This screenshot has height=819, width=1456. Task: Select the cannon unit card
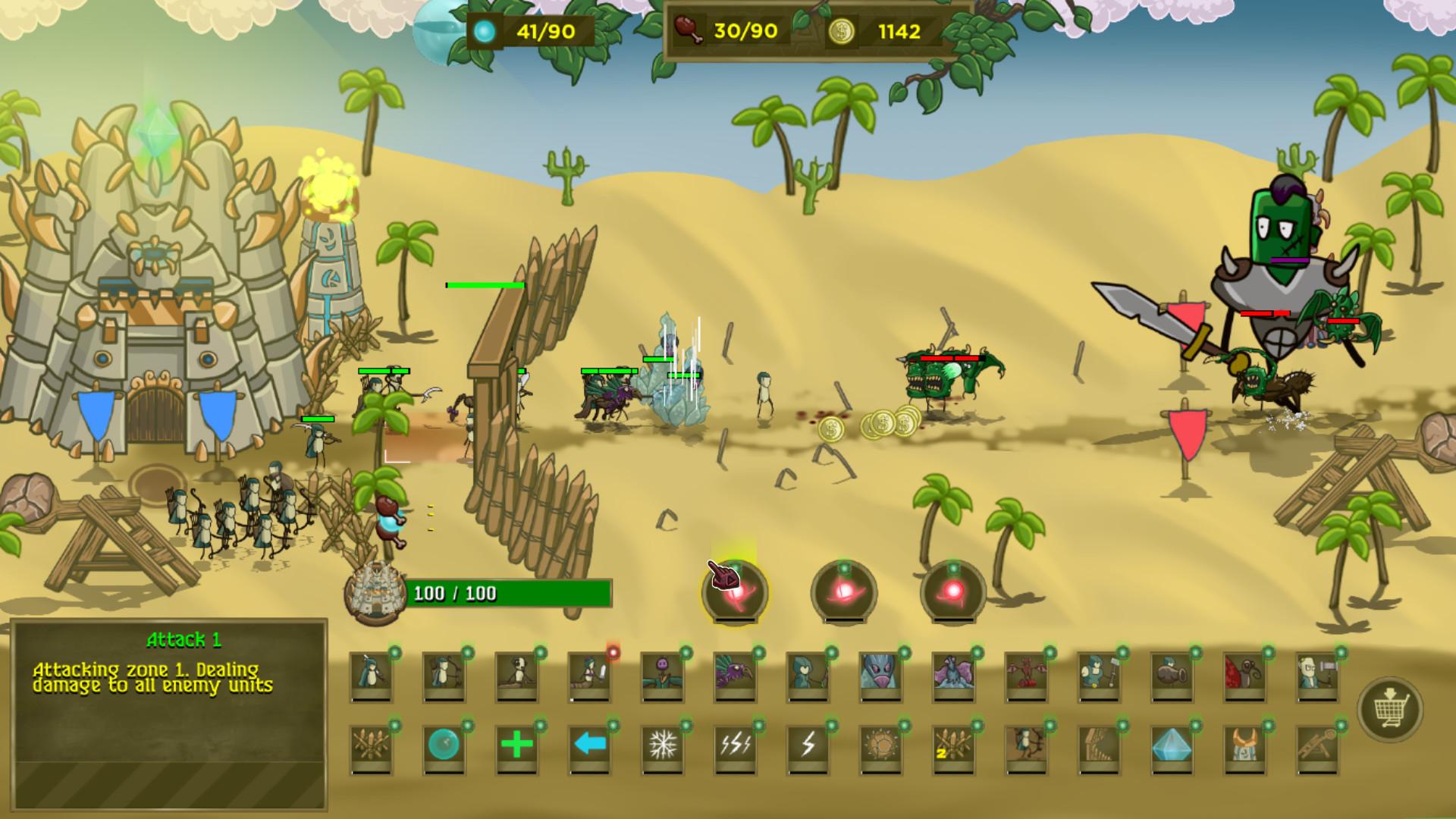pos(1170,675)
